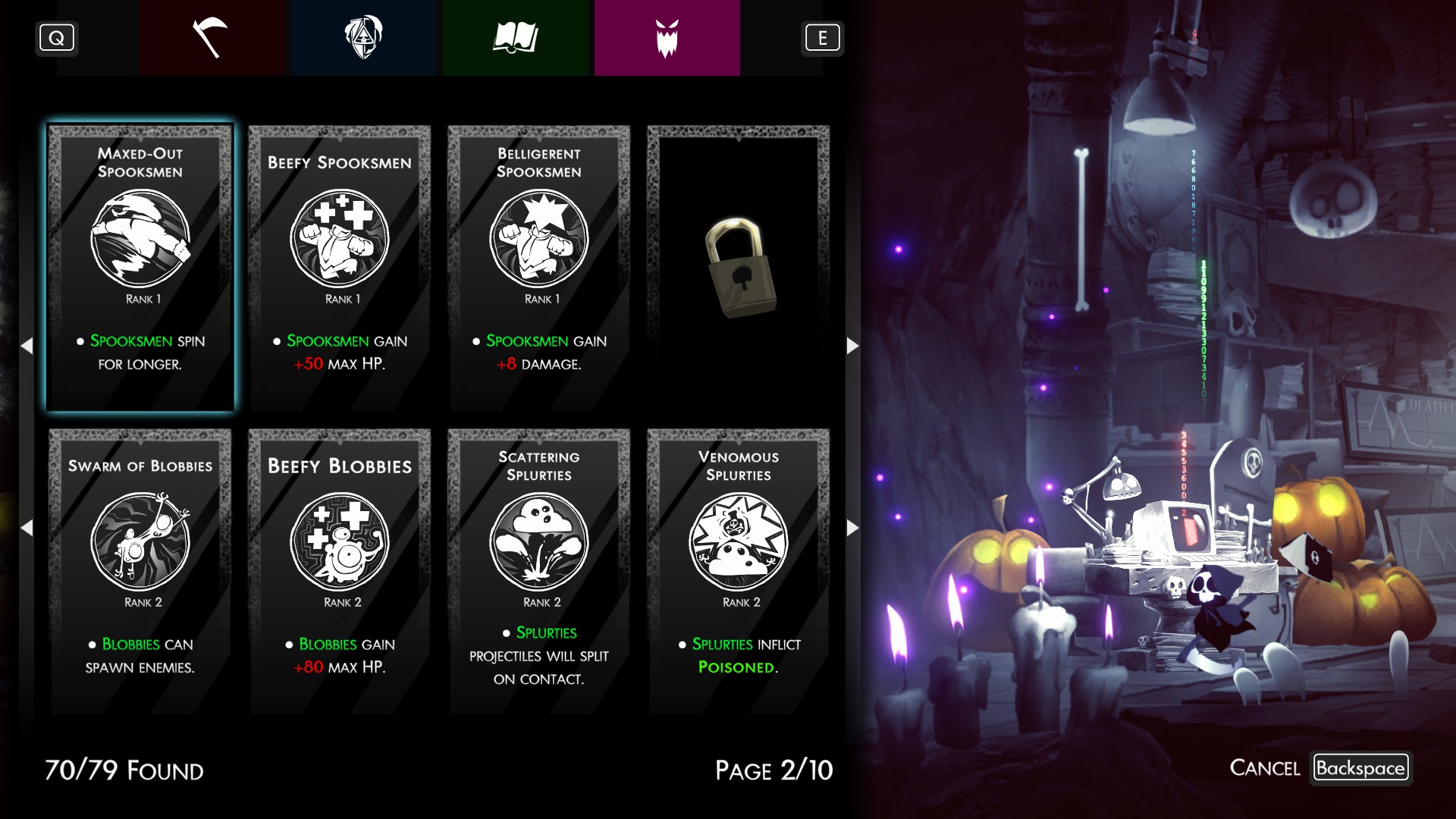
Task: Select the Maxed-Out Spooksmen card
Action: tap(140, 268)
